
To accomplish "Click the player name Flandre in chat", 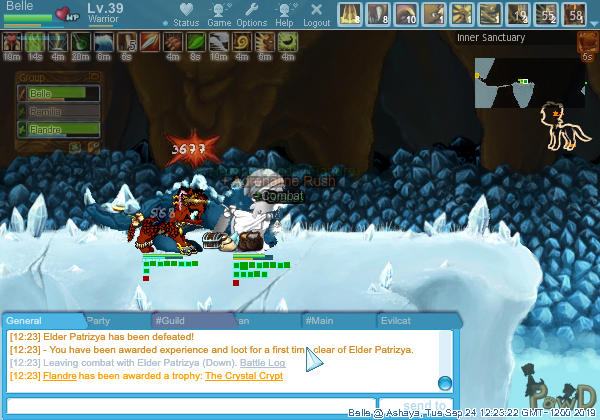I will 58,376.
